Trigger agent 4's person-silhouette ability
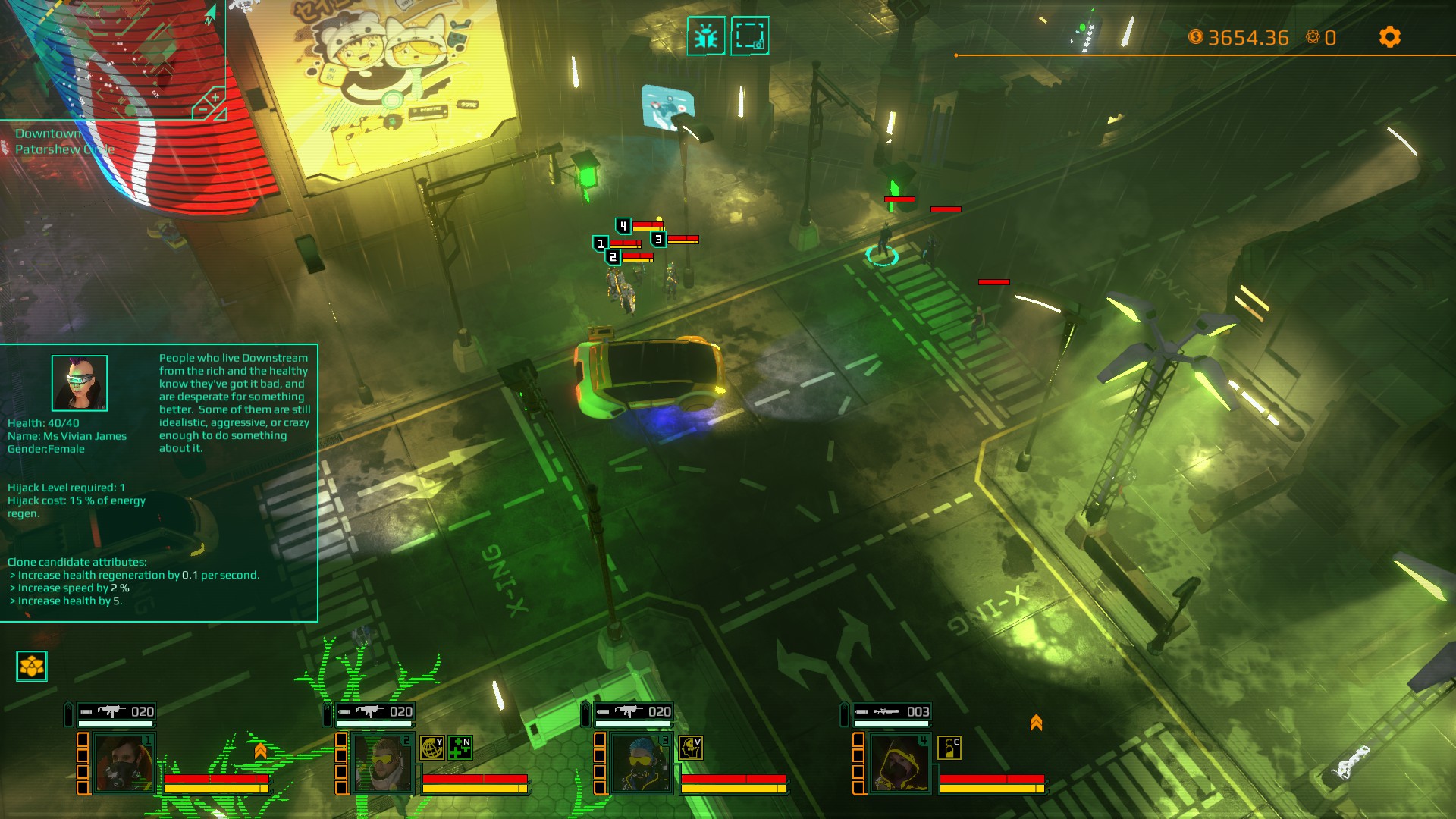The image size is (1456, 819). pos(949,748)
